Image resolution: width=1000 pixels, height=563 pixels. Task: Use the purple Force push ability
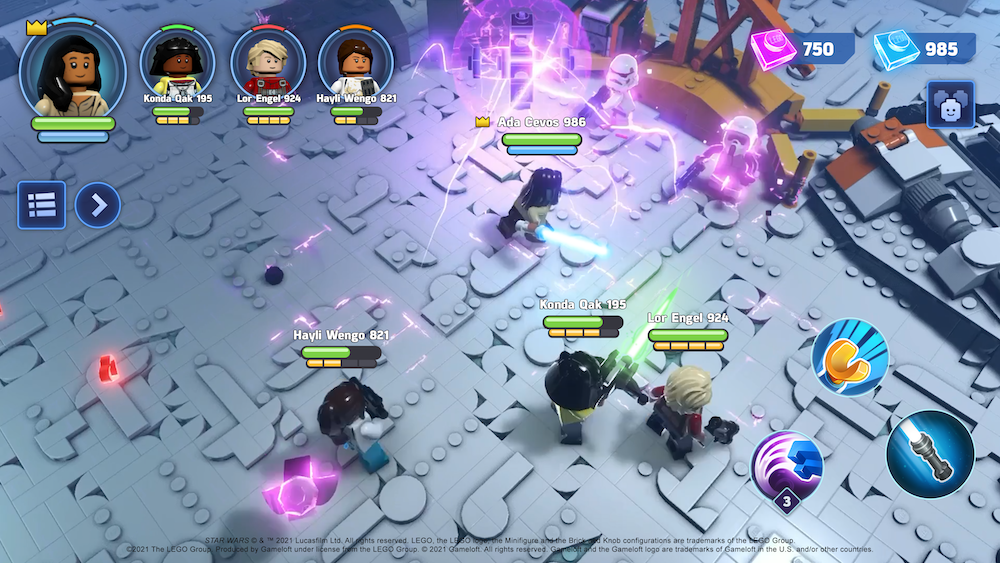tap(788, 468)
